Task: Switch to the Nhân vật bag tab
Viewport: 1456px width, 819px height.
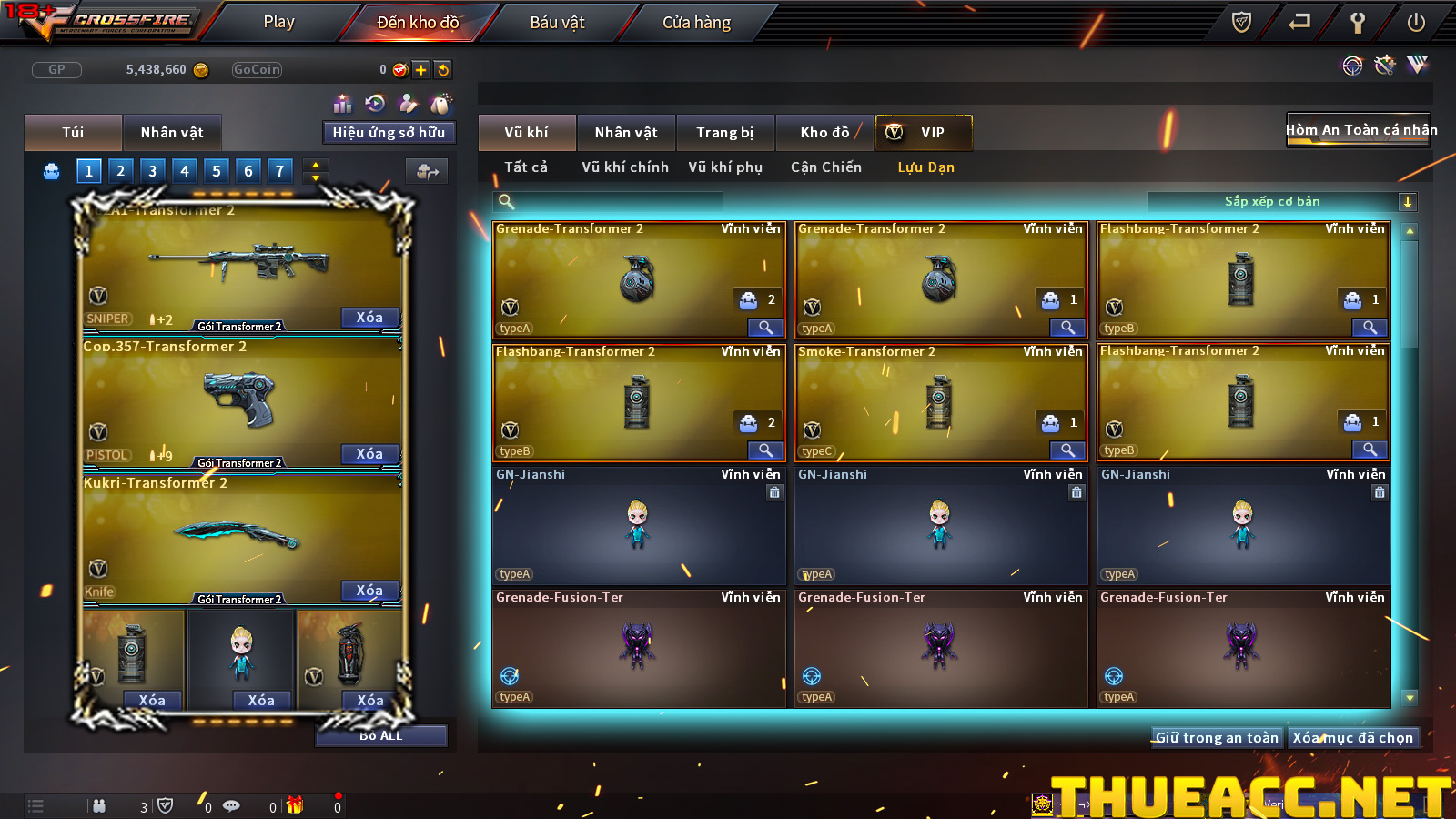Action: 172,133
